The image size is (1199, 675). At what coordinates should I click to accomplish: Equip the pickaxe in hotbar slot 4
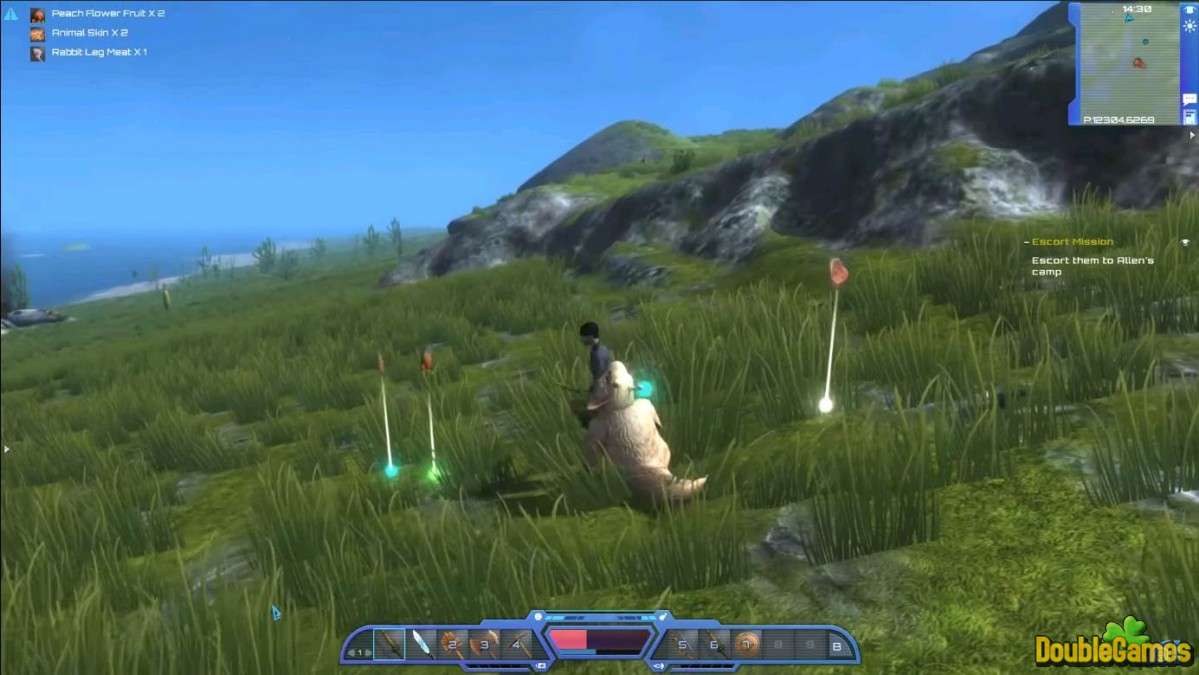(x=517, y=643)
